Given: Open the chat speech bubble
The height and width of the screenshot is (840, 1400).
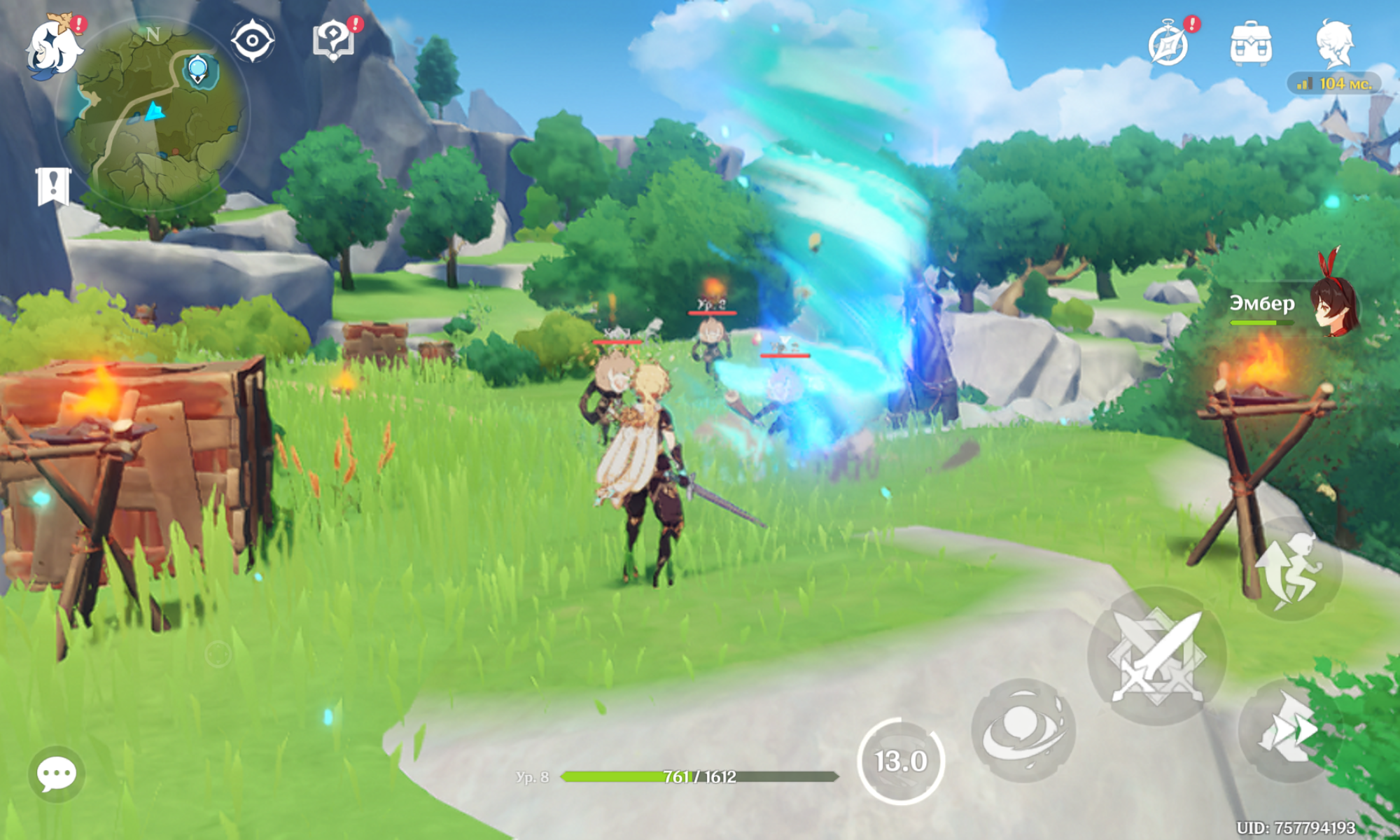Looking at the screenshot, I should click(x=57, y=774).
